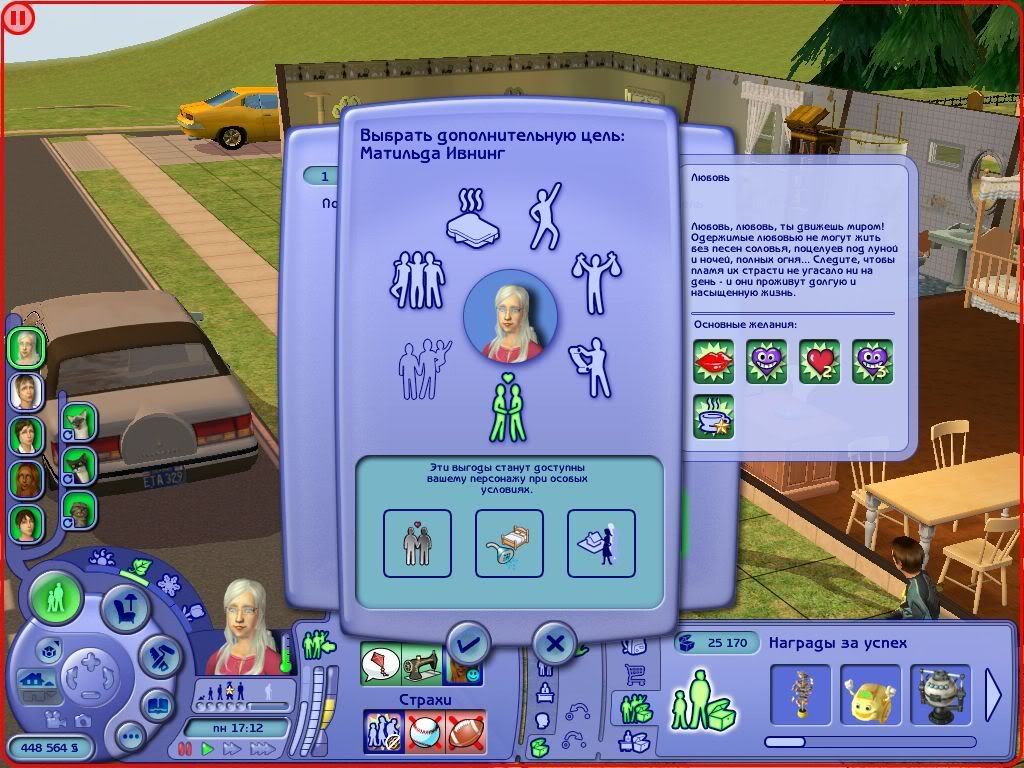Select the Pleasure dancing figure aspiration
This screenshot has width=1024, height=768.
(545, 216)
